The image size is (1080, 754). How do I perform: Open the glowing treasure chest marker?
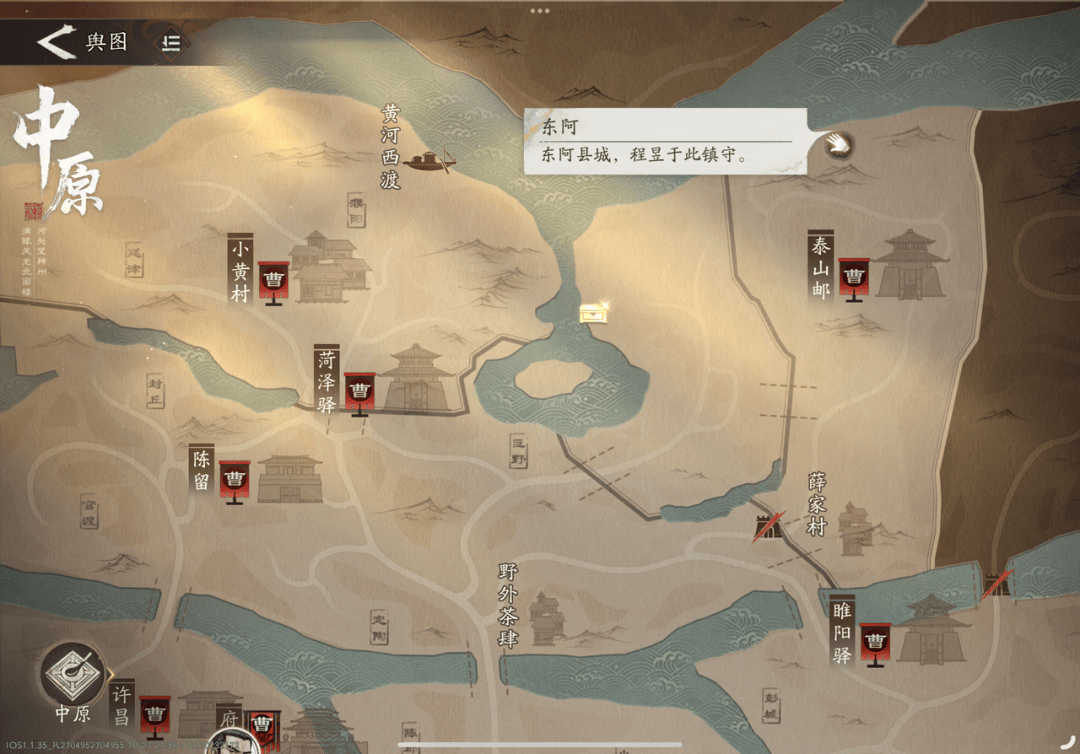pos(594,313)
